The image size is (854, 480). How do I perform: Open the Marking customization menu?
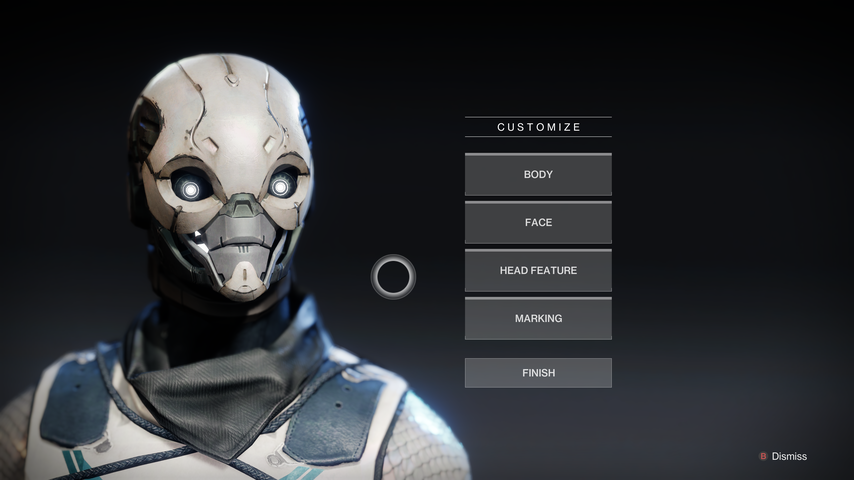pyautogui.click(x=538, y=319)
